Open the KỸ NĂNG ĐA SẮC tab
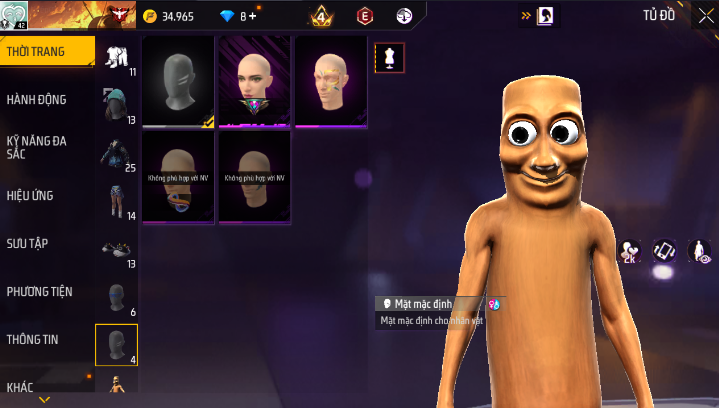 [x=37, y=147]
